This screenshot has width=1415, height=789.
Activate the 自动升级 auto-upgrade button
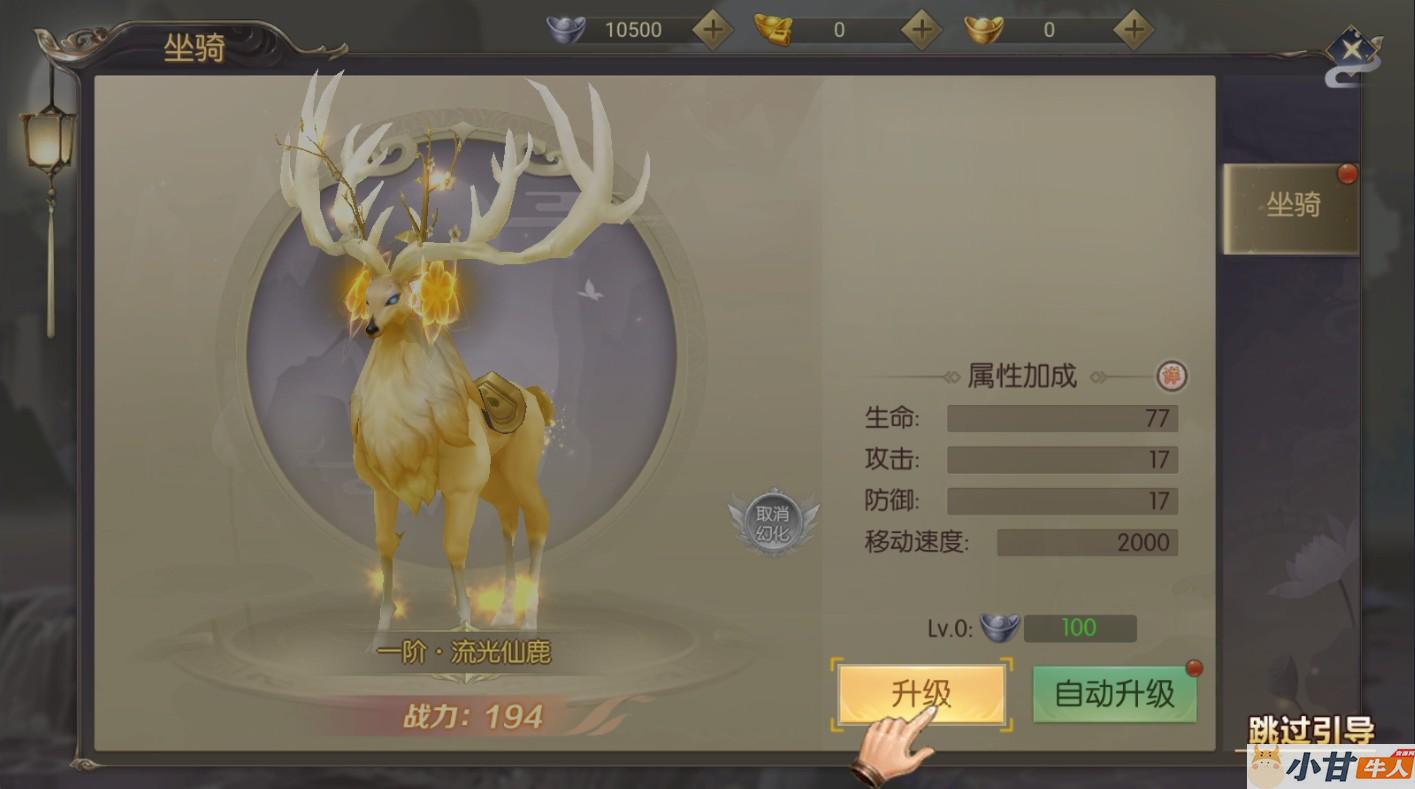1114,693
